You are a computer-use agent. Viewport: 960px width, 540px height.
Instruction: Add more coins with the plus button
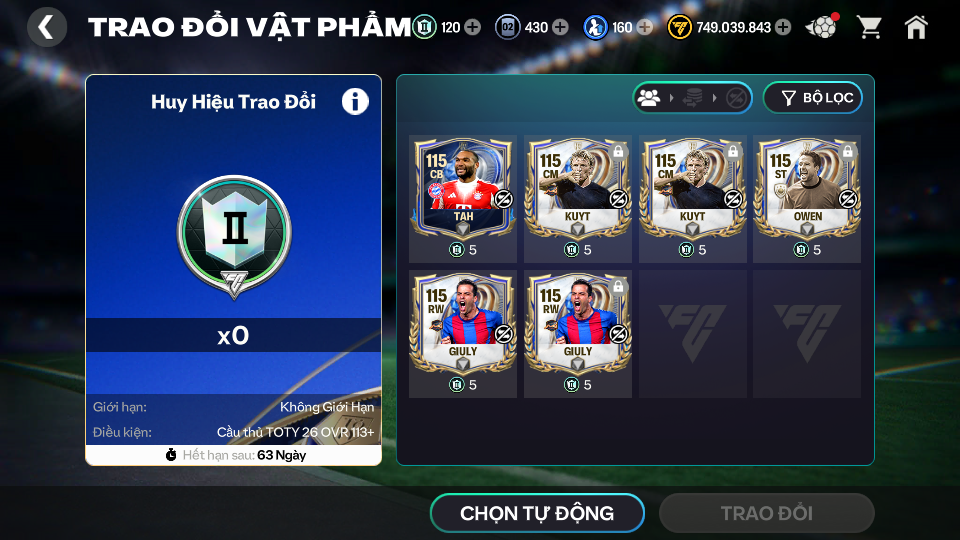click(782, 27)
